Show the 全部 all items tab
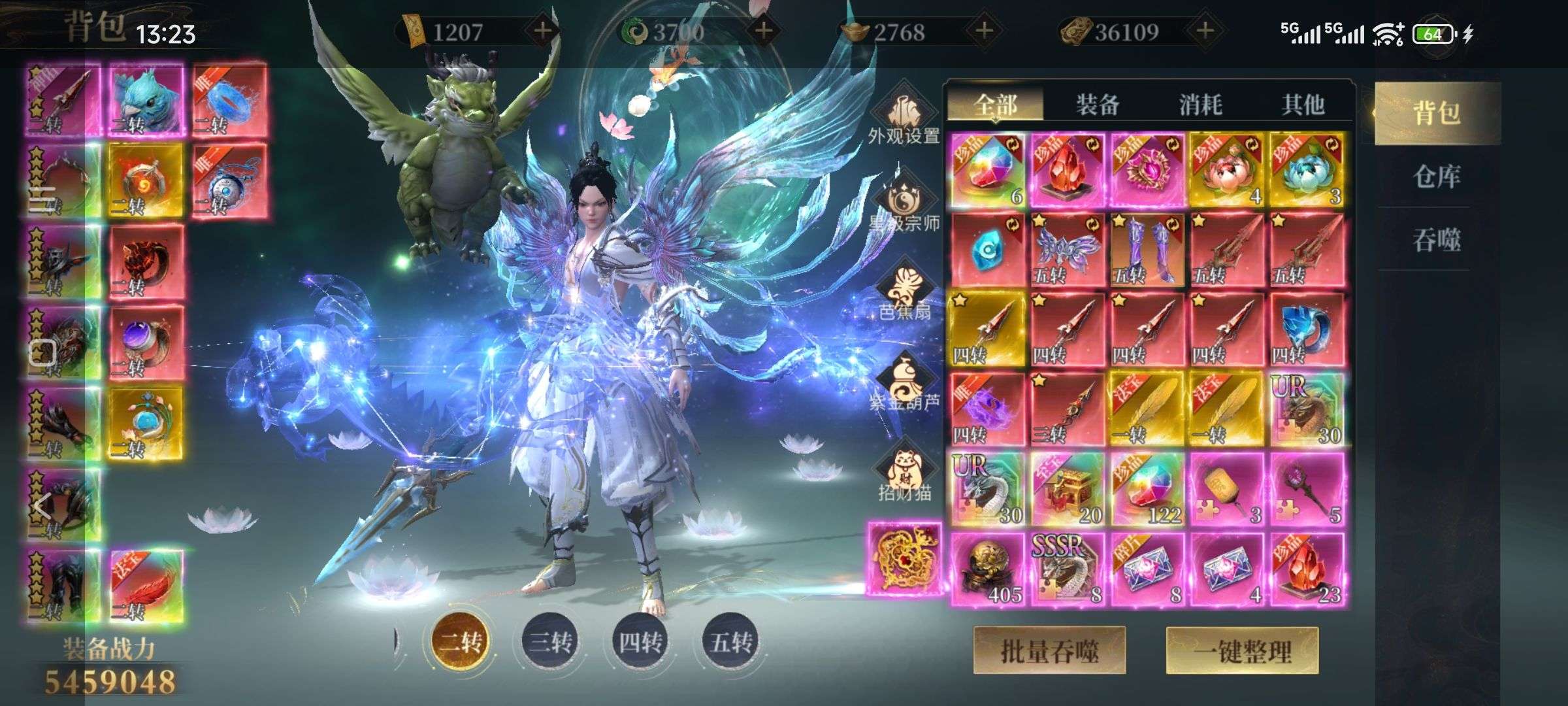The image size is (1568, 706). coord(995,105)
